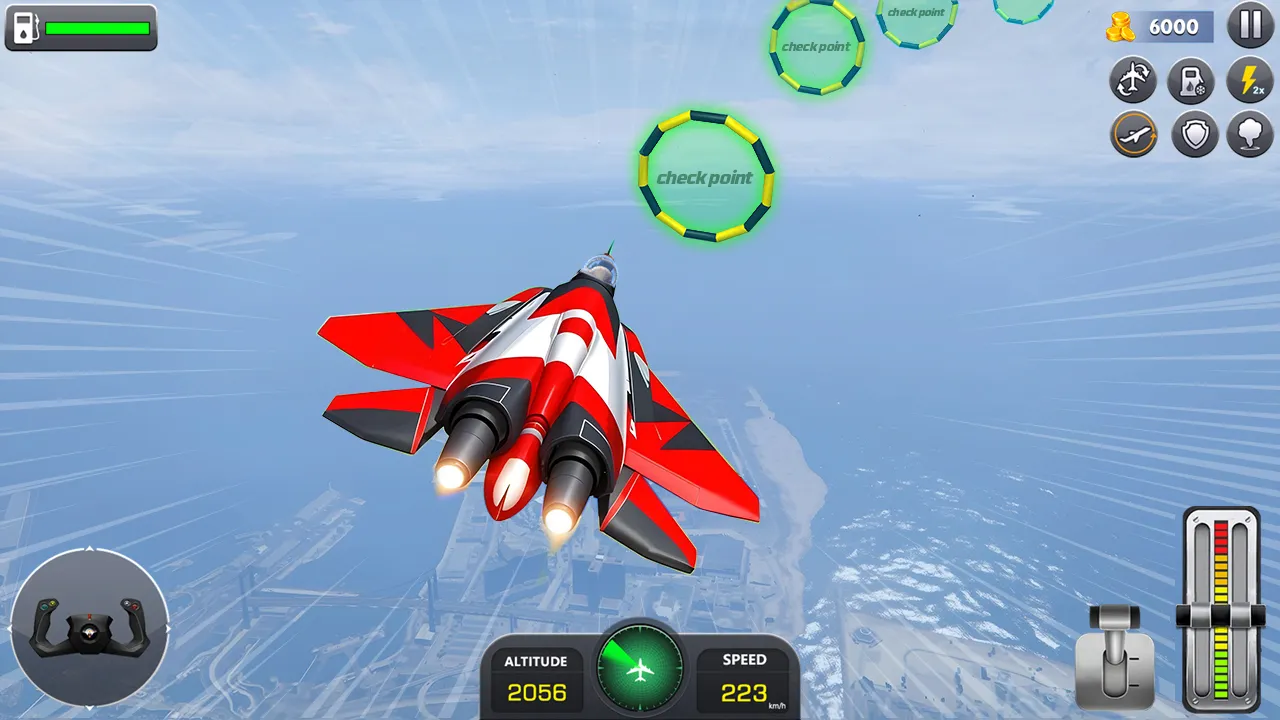This screenshot has width=1280, height=720.
Task: Open the plane swap feature
Action: [1133, 81]
